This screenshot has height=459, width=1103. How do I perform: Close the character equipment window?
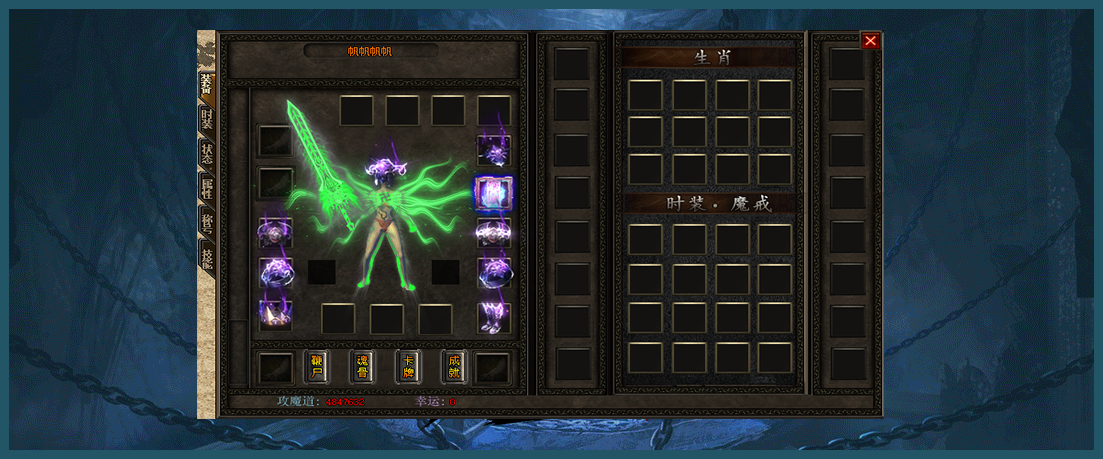tap(871, 41)
